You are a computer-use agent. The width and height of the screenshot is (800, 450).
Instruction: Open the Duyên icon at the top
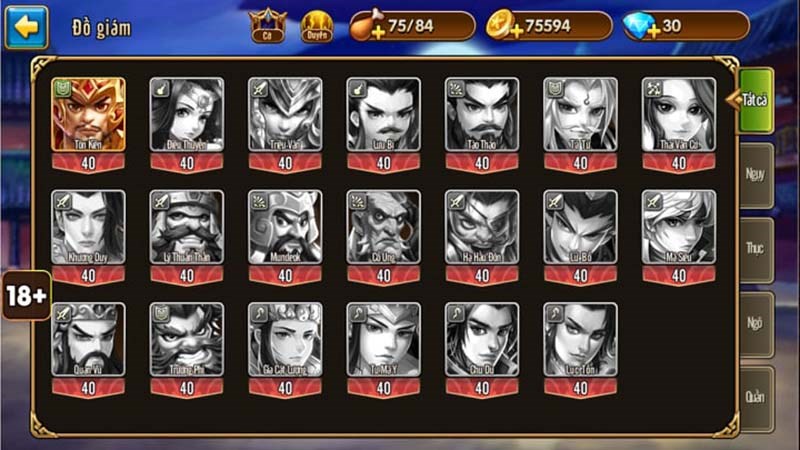coord(317,26)
